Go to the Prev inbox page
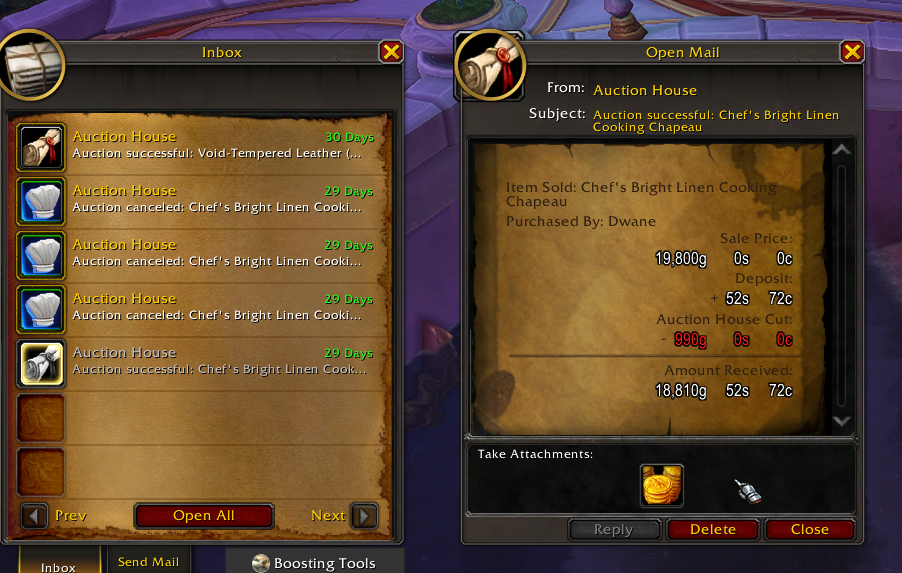Image resolution: width=902 pixels, height=573 pixels. (35, 516)
